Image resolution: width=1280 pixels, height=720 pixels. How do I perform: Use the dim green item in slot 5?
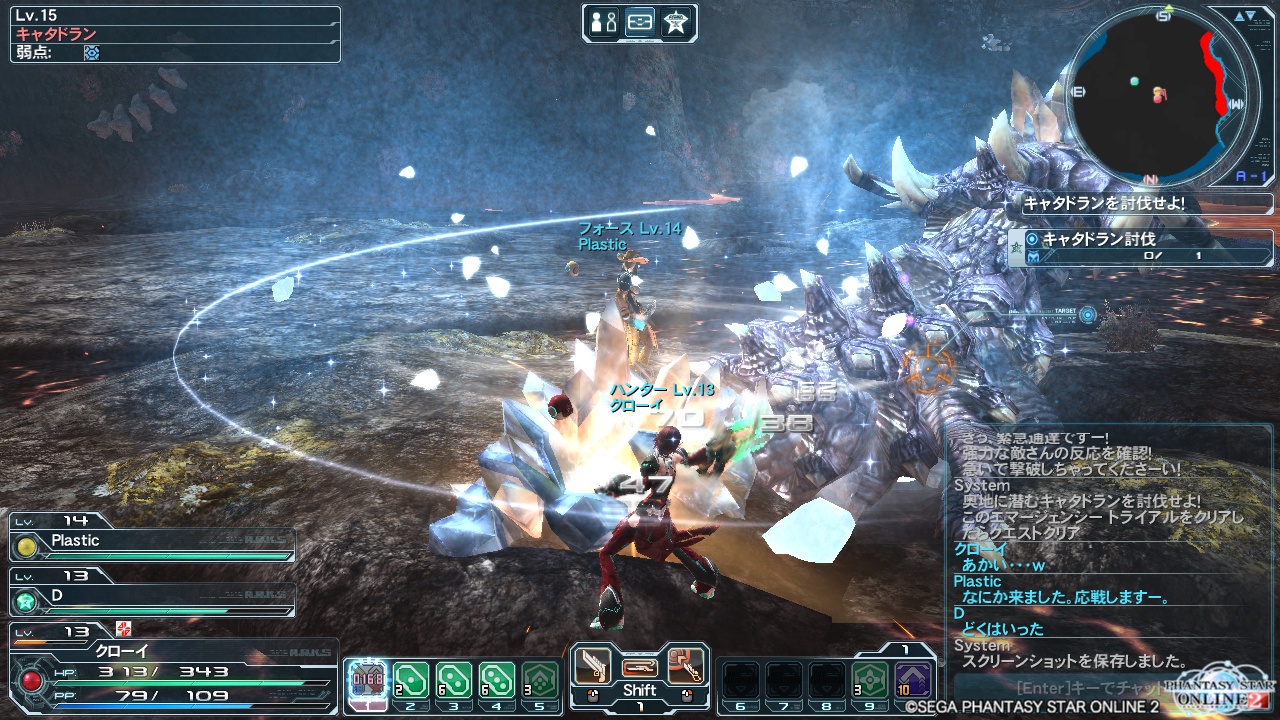(x=540, y=681)
